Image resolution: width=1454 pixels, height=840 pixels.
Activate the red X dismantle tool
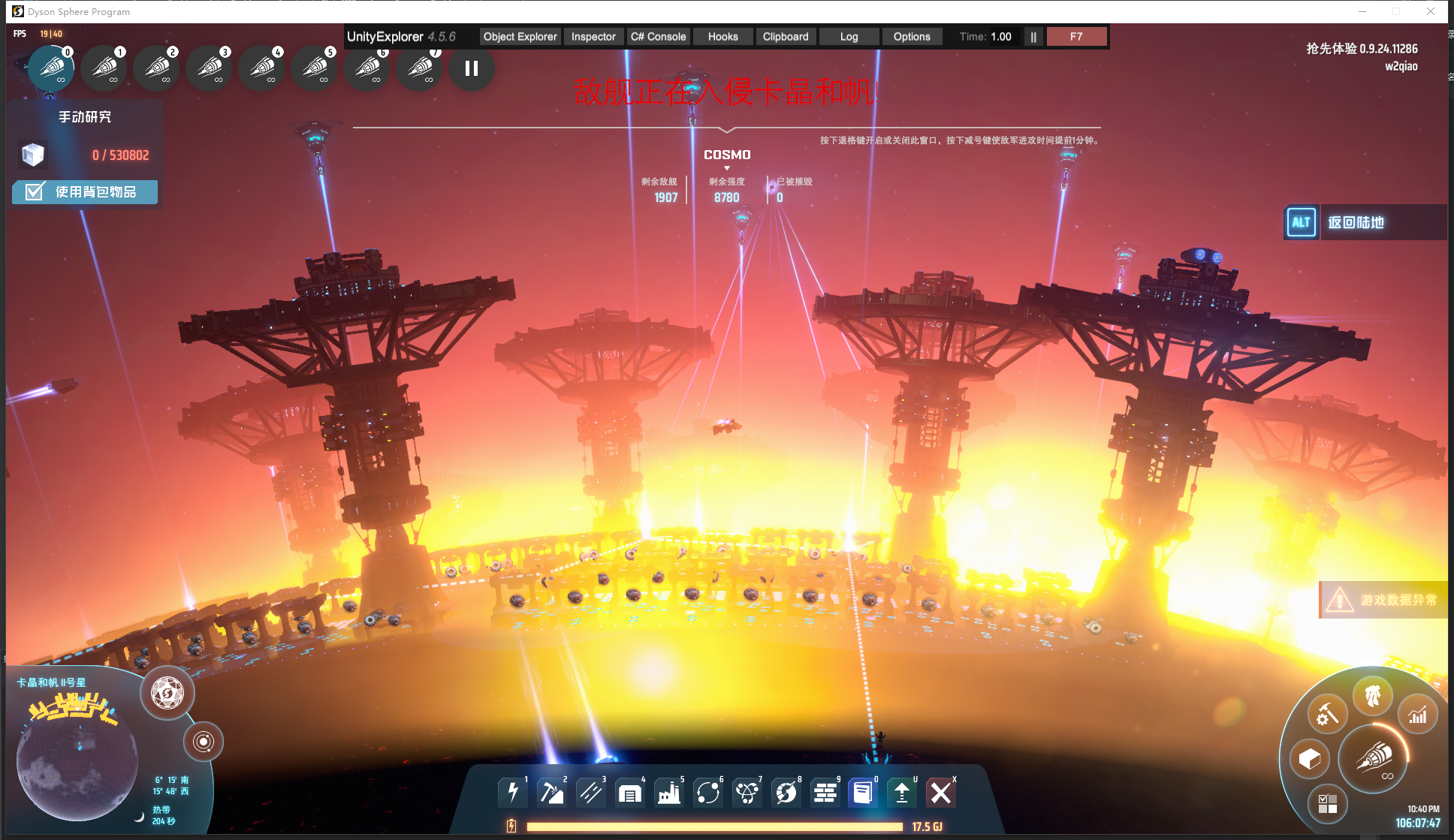pyautogui.click(x=940, y=792)
